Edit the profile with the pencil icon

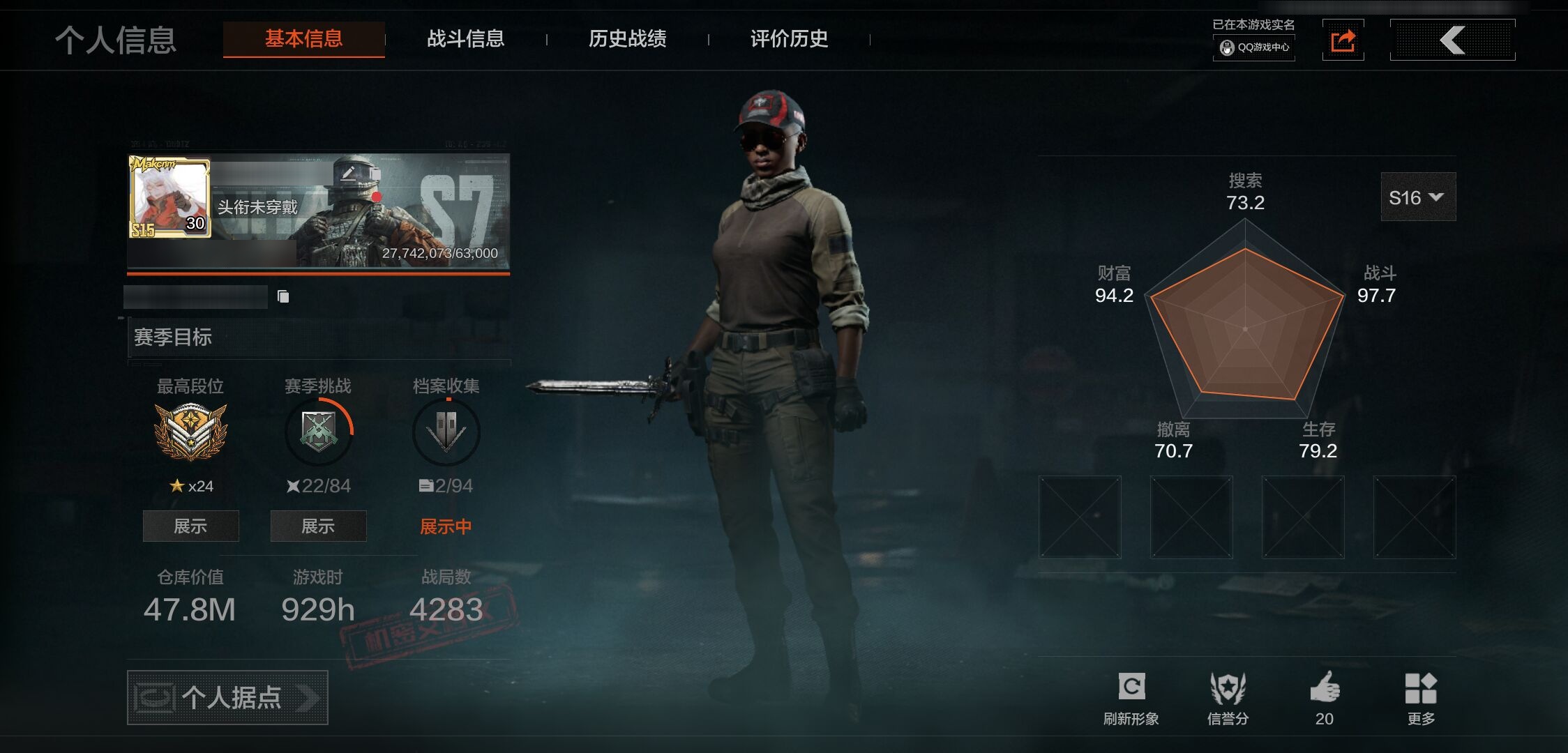tap(349, 173)
